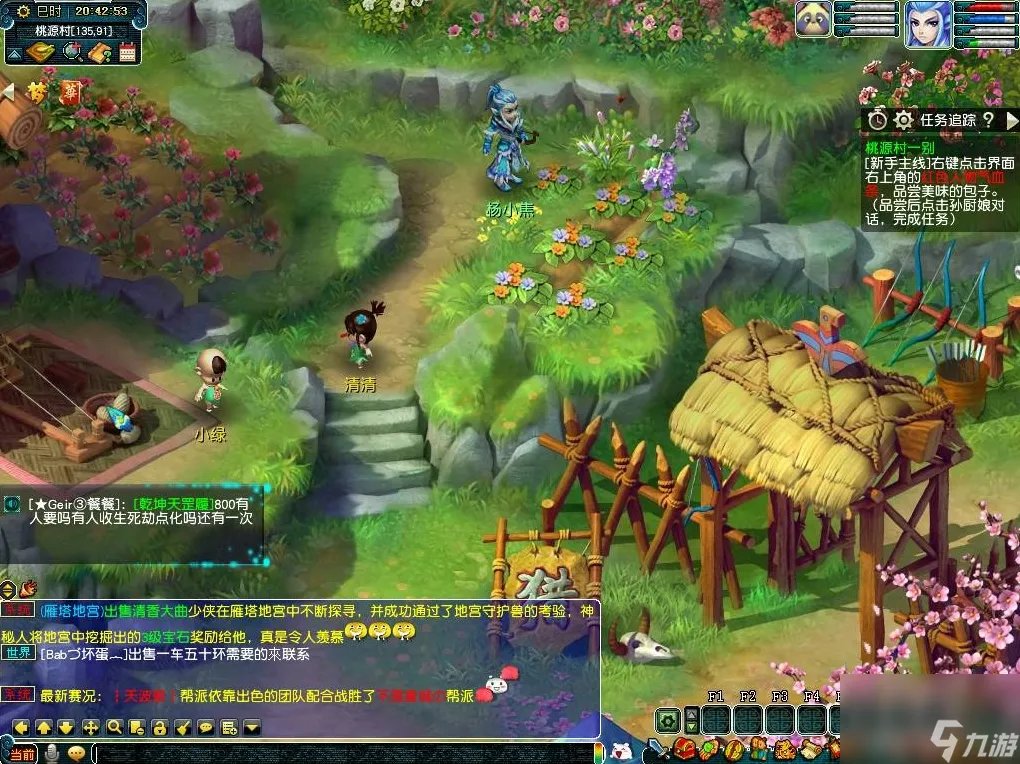Clear chat with the broom button
Image resolution: width=1020 pixels, height=764 pixels.
pos(182,727)
